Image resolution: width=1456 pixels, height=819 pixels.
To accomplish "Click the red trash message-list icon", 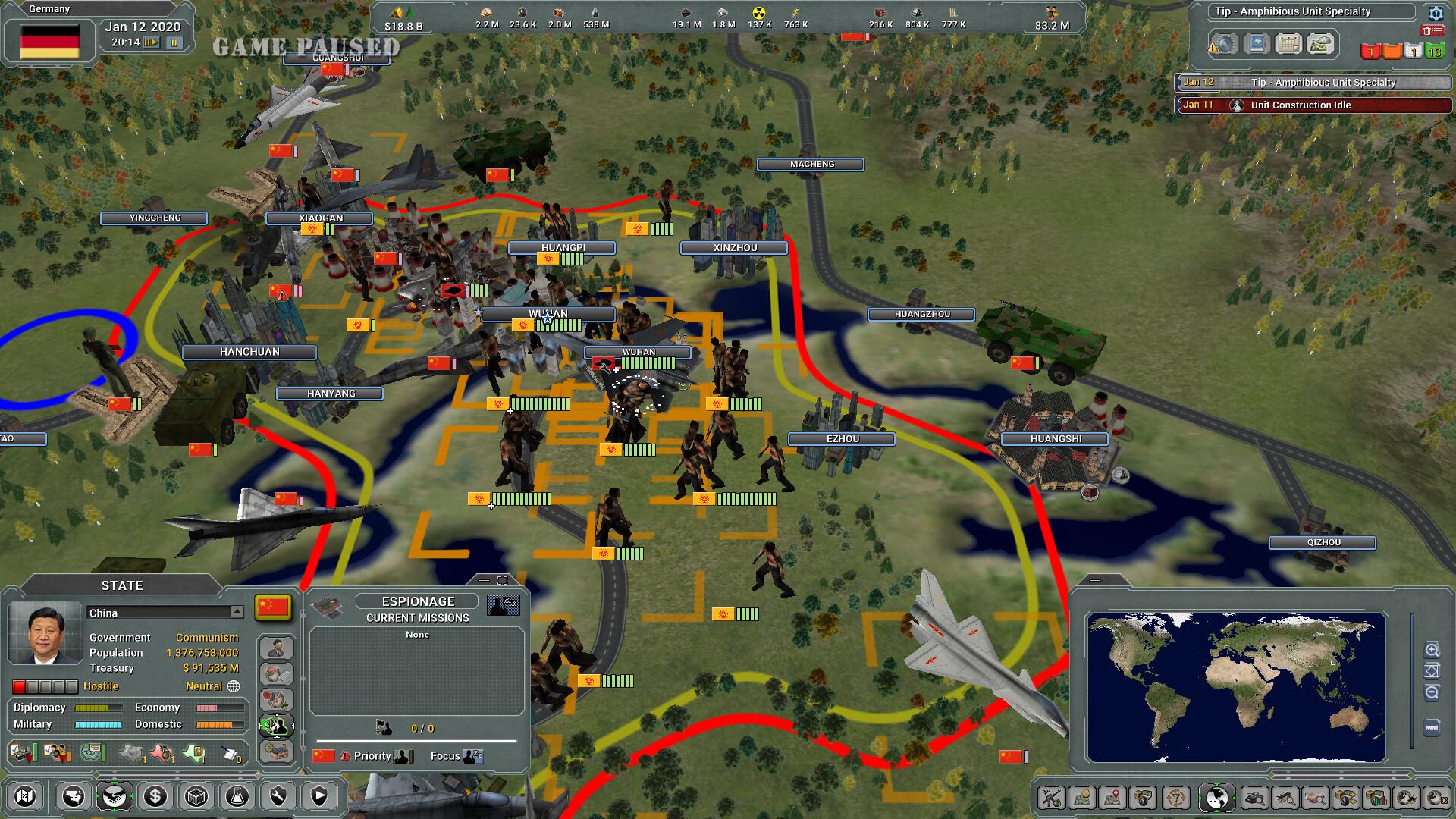I will click(x=1432, y=30).
